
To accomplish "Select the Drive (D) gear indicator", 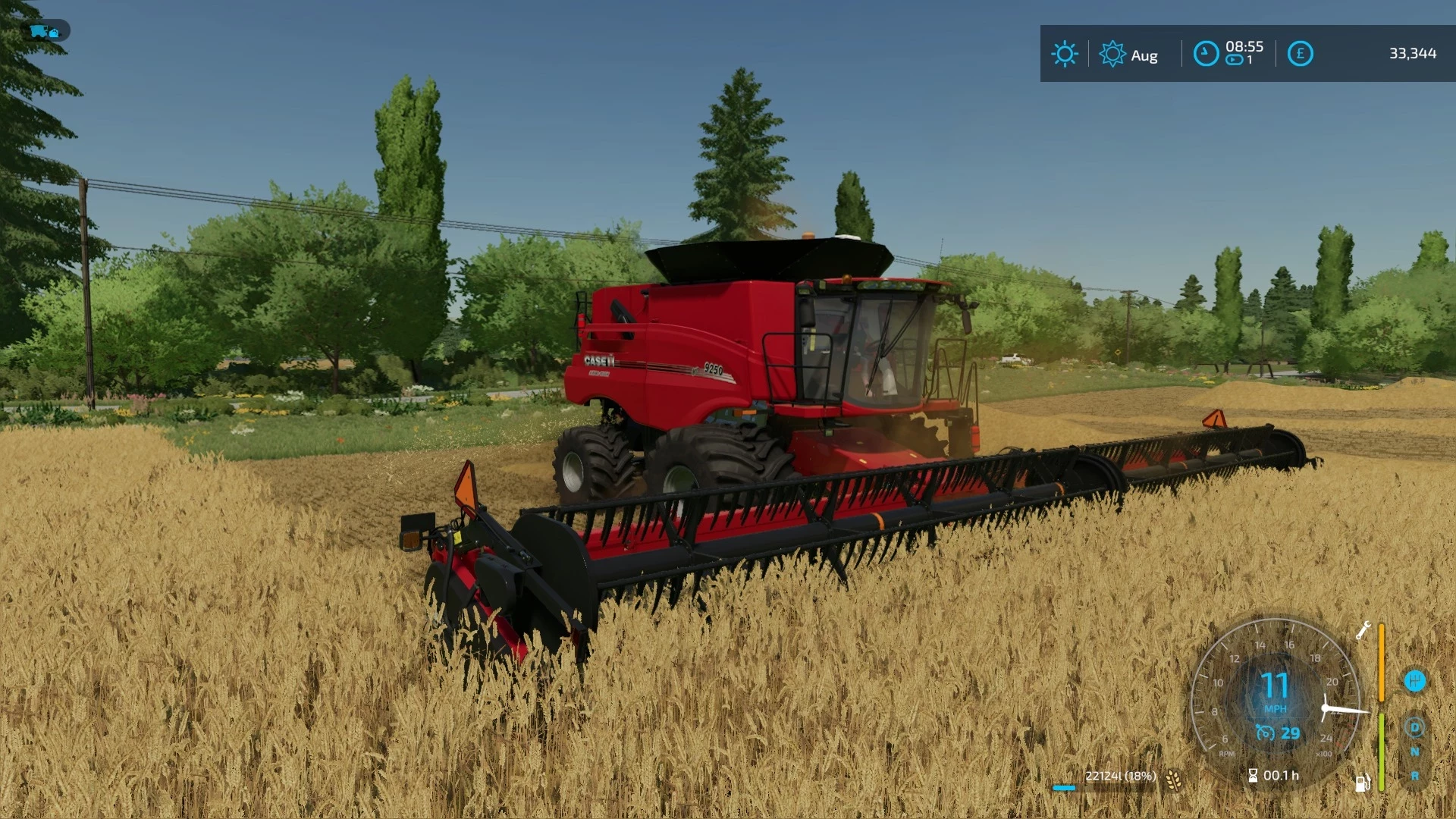I will 1414,727.
